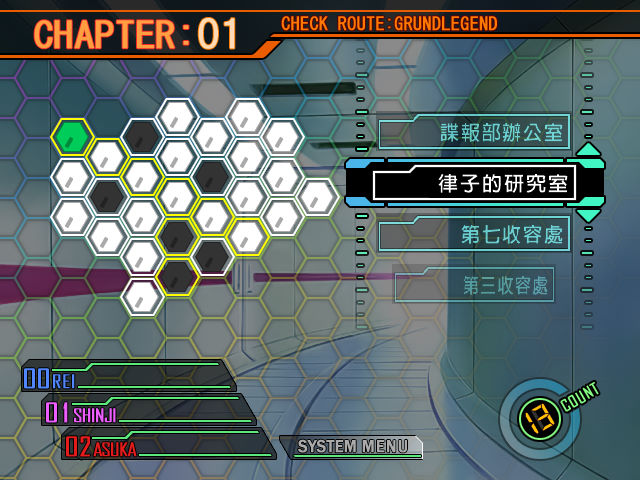This screenshot has height=480, width=640.
Task: Select the 諜報部辦公室 location entry
Action: point(474,132)
